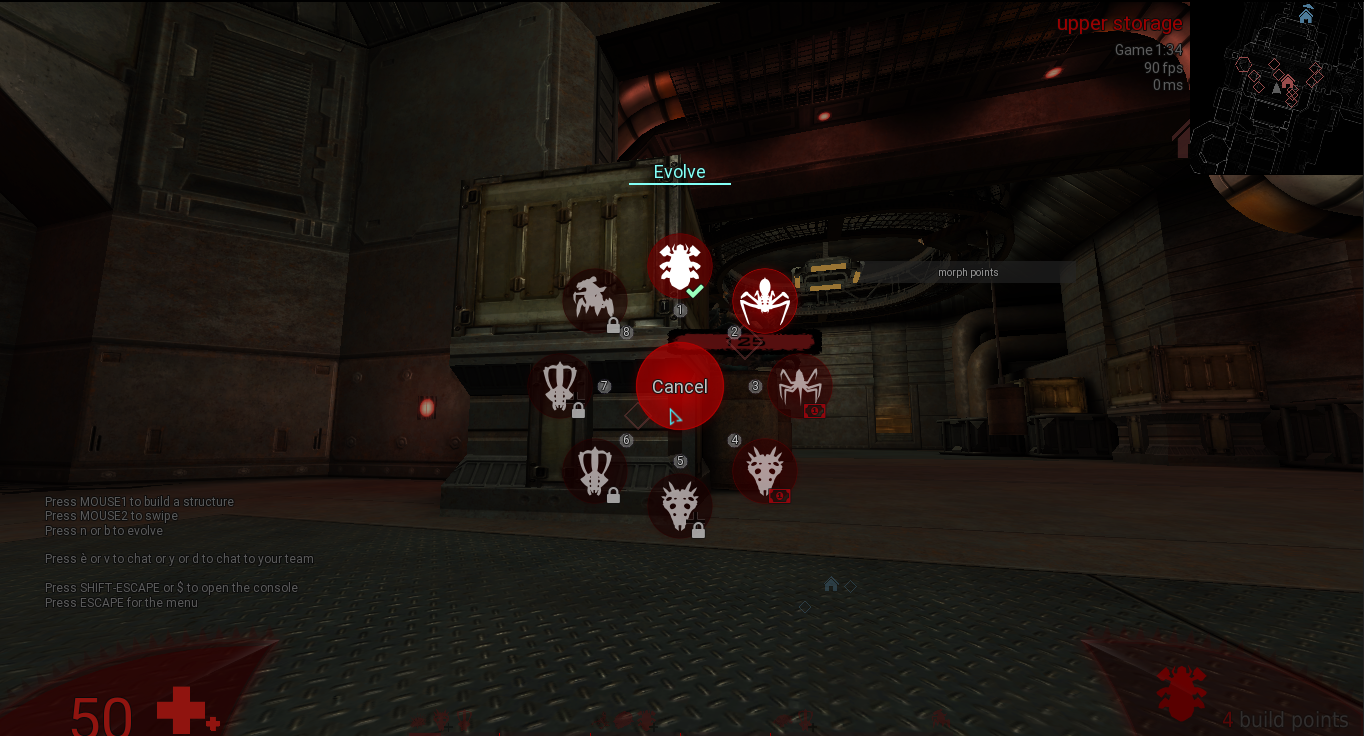
Task: Cancel the Evolve menu
Action: tap(679, 386)
